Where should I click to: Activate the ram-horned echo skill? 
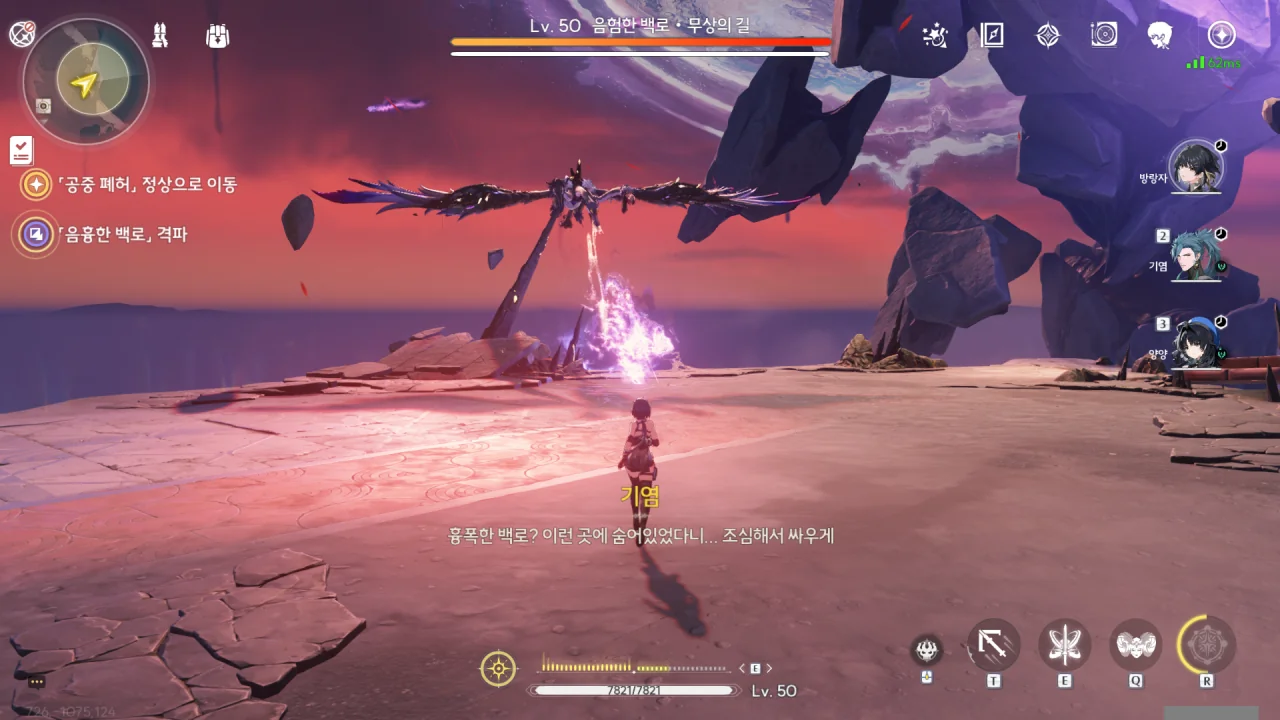(1136, 645)
